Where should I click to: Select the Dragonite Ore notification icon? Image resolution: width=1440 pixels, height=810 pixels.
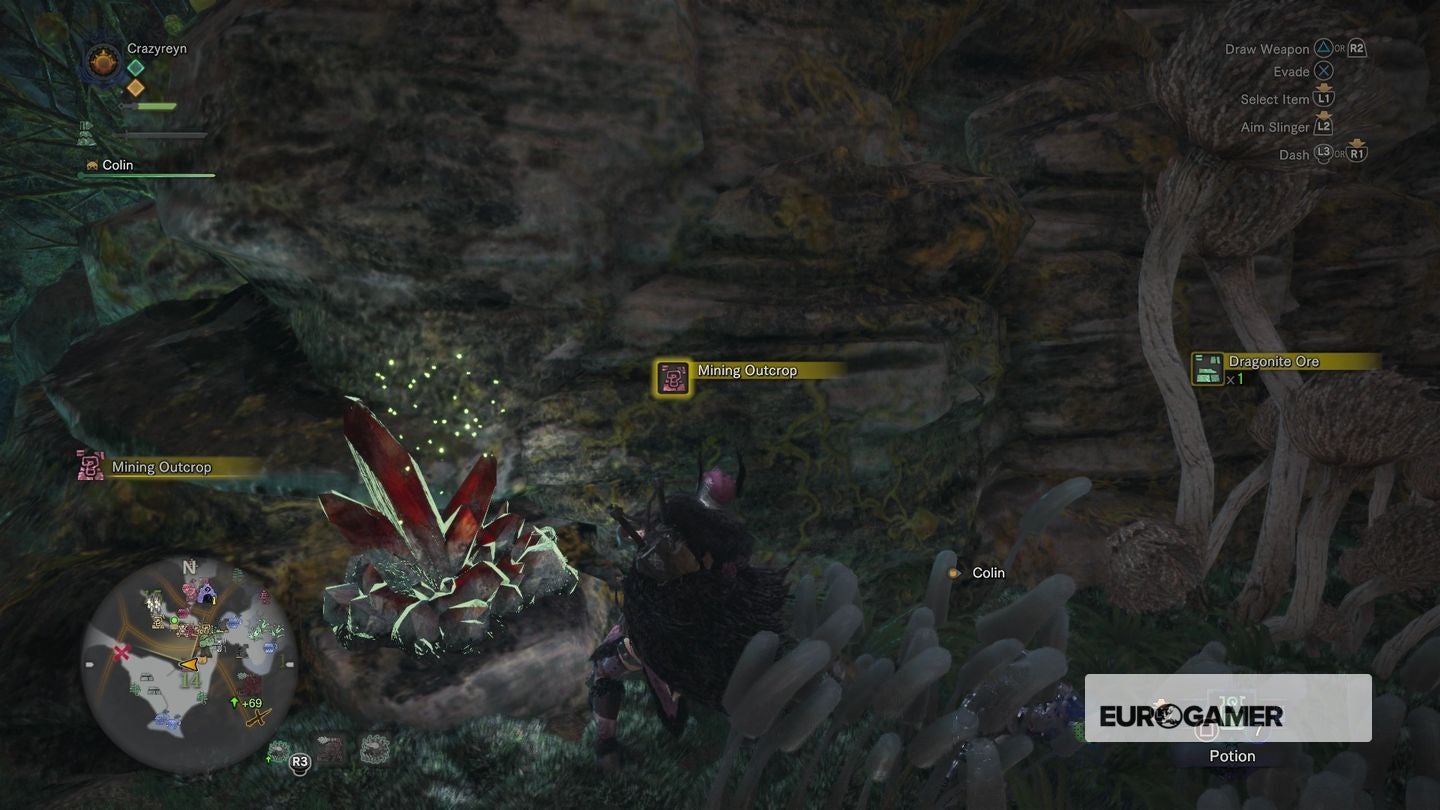click(1208, 367)
